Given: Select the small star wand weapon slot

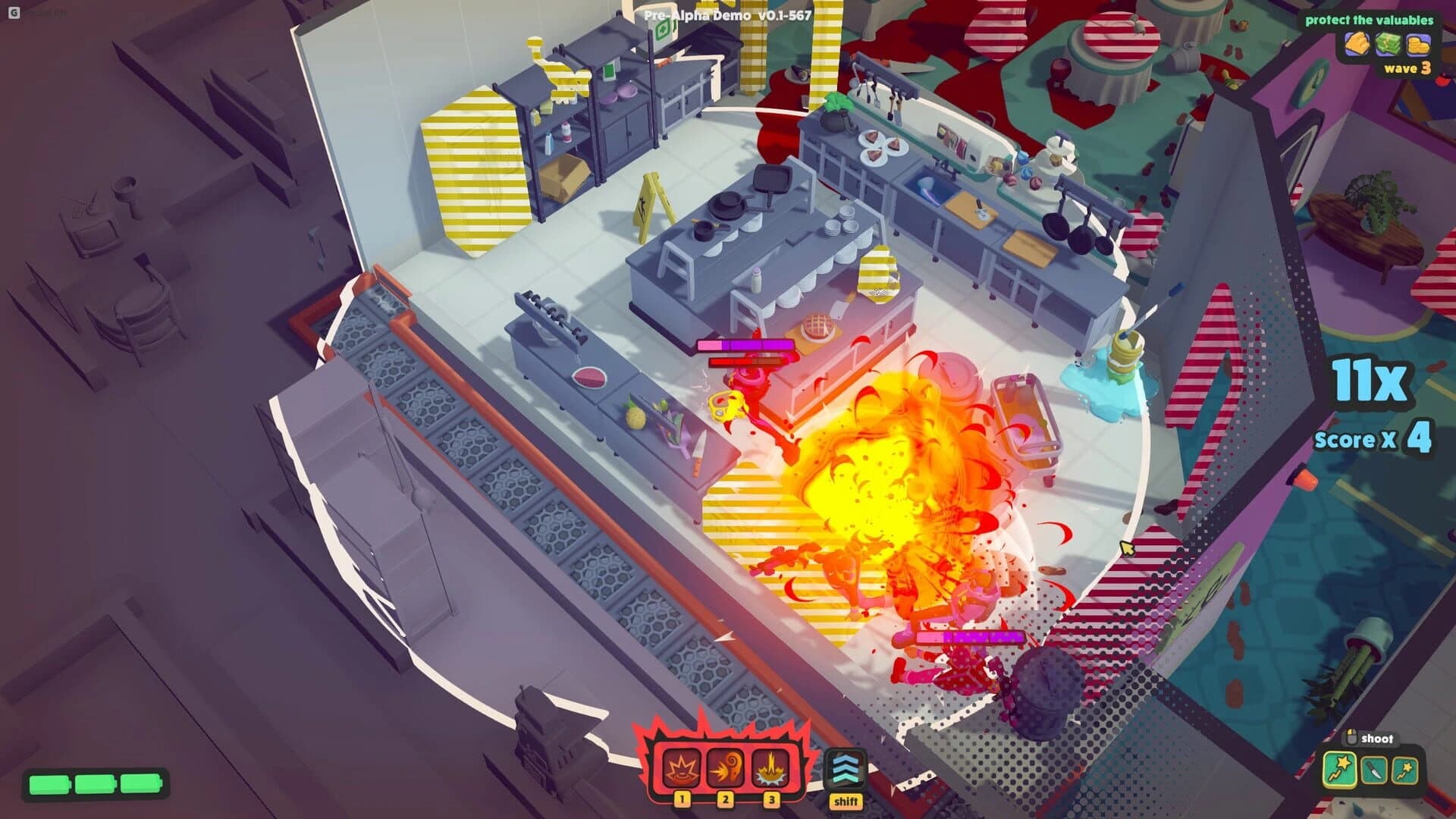Looking at the screenshot, I should 1404,770.
